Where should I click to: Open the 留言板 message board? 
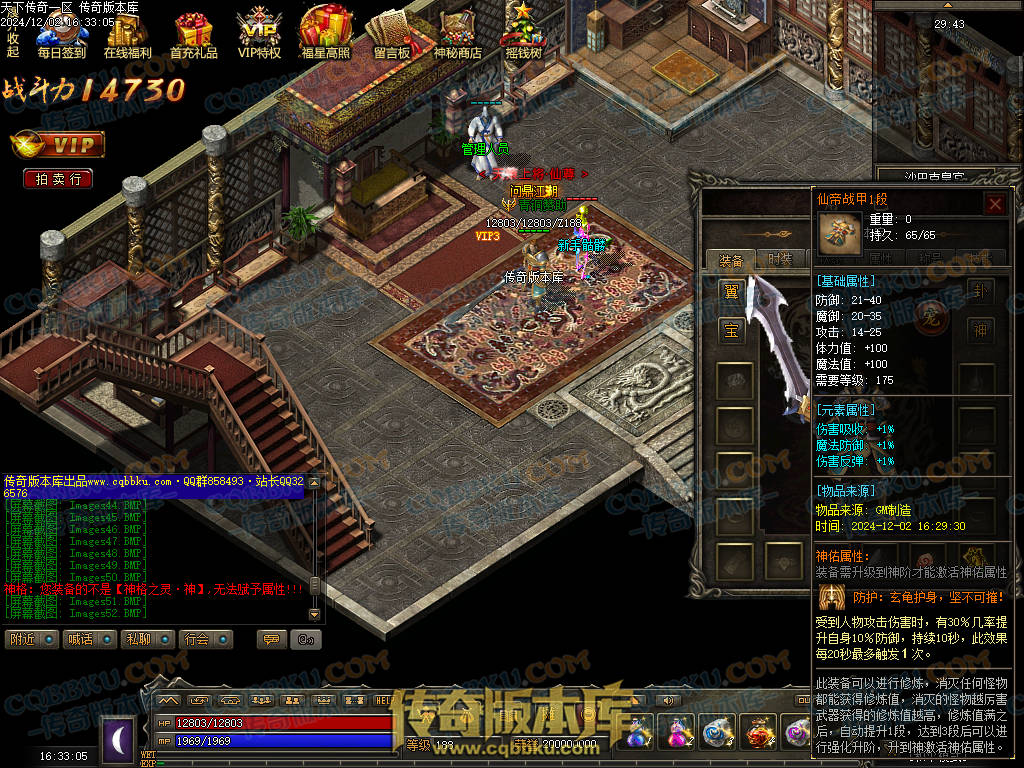coord(391,37)
